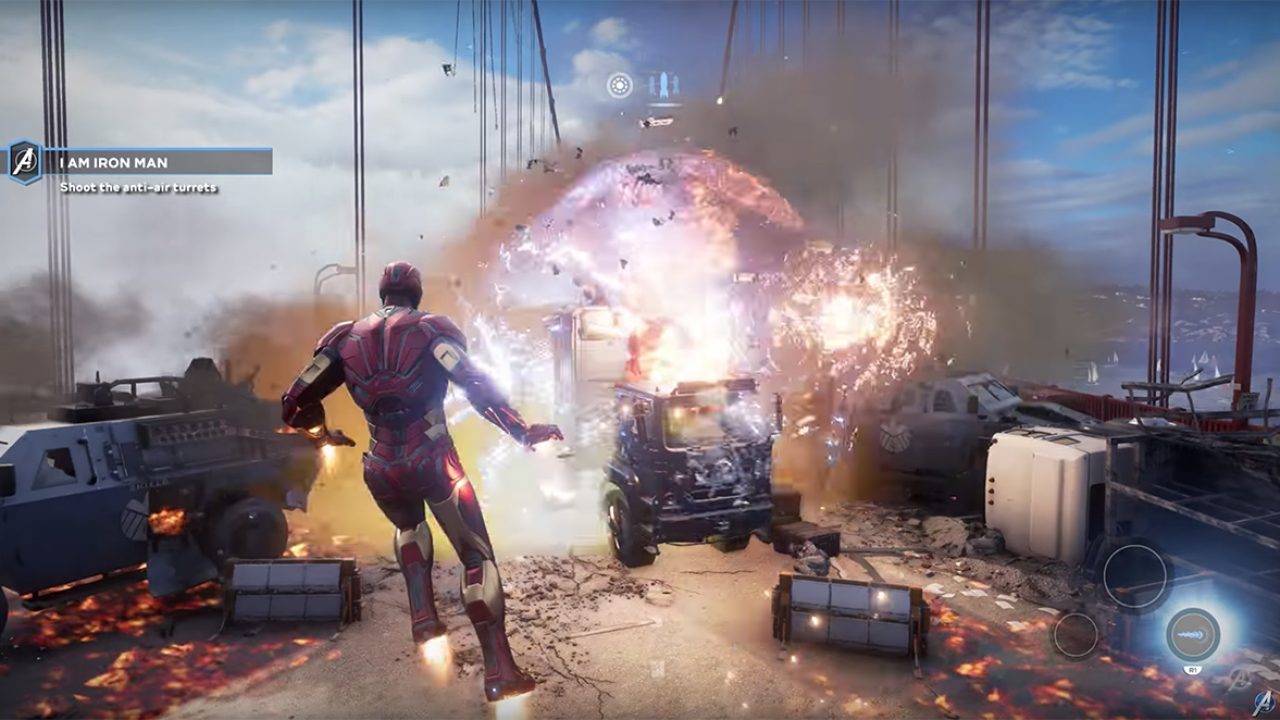Click the Avengers logo in the corner
The height and width of the screenshot is (720, 1280).
(x=1263, y=702)
